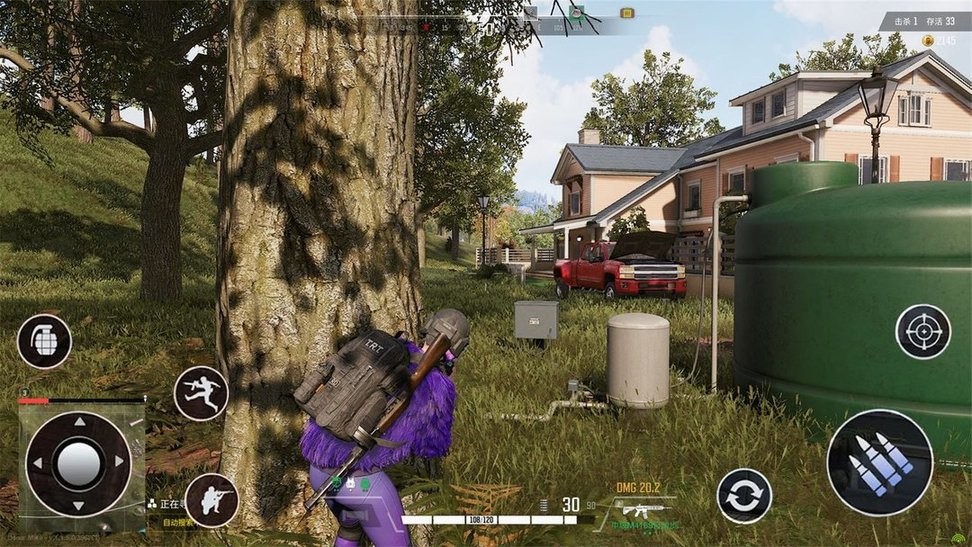
Task: Click the yellow marker icon on the compass
Action: click(627, 13)
